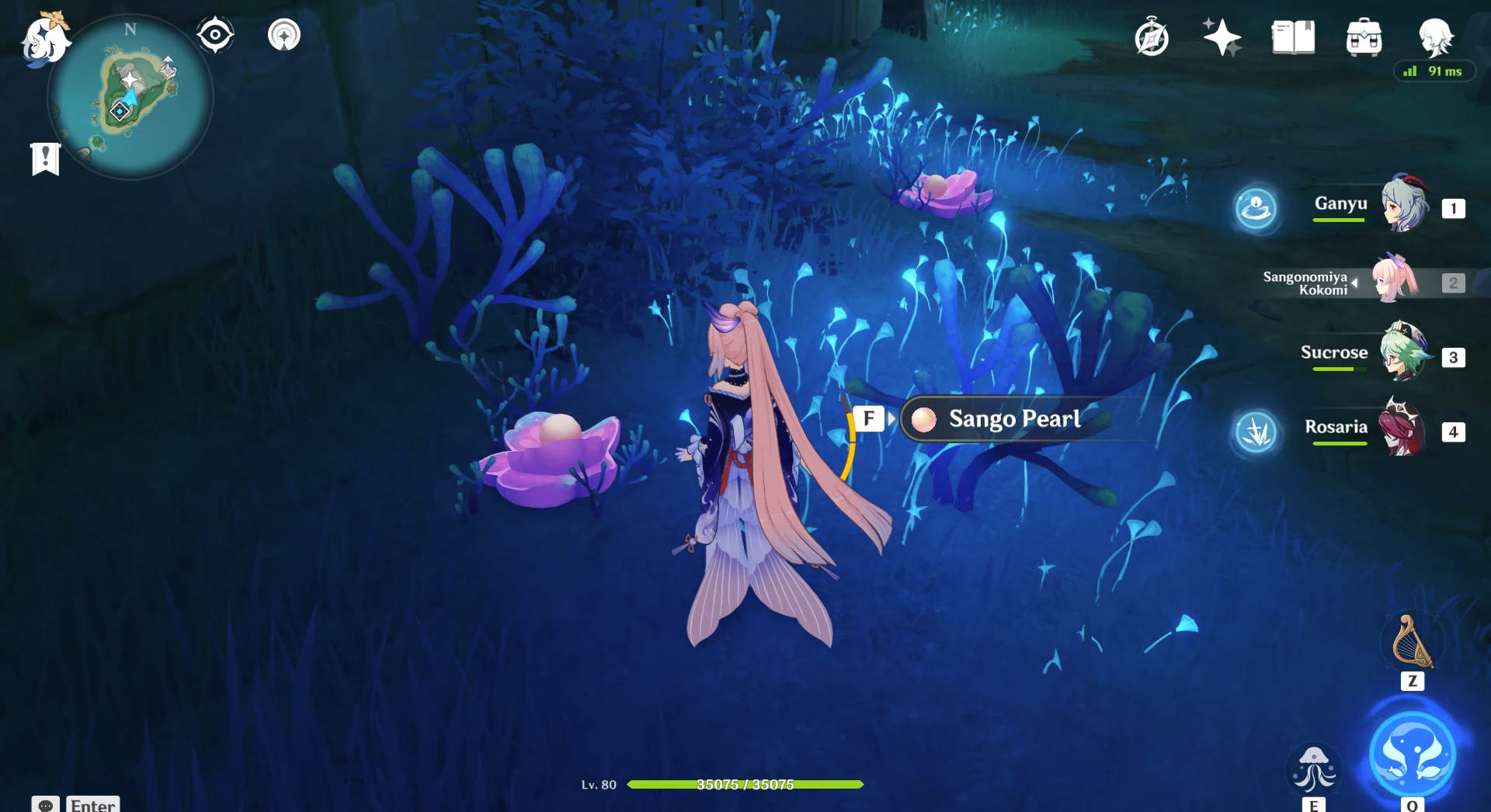Open the Paimon menu
The image size is (1491, 812).
44,39
